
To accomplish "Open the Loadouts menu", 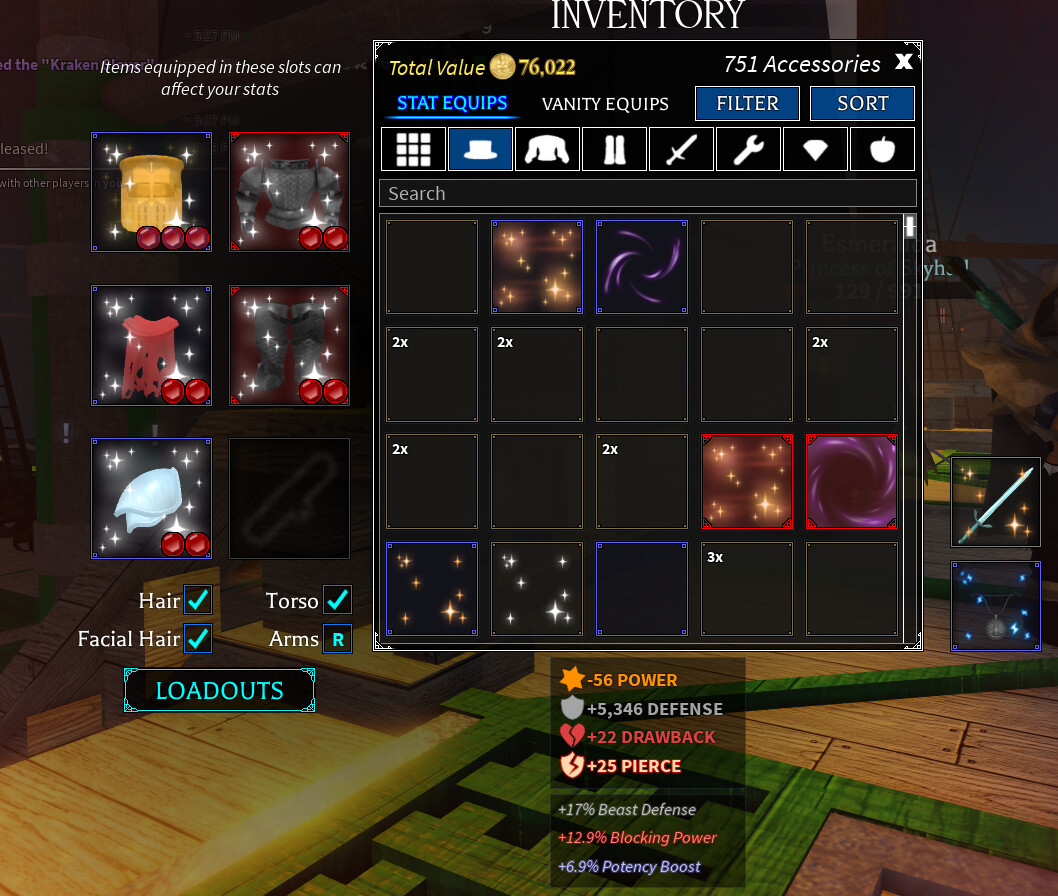I will [x=219, y=691].
